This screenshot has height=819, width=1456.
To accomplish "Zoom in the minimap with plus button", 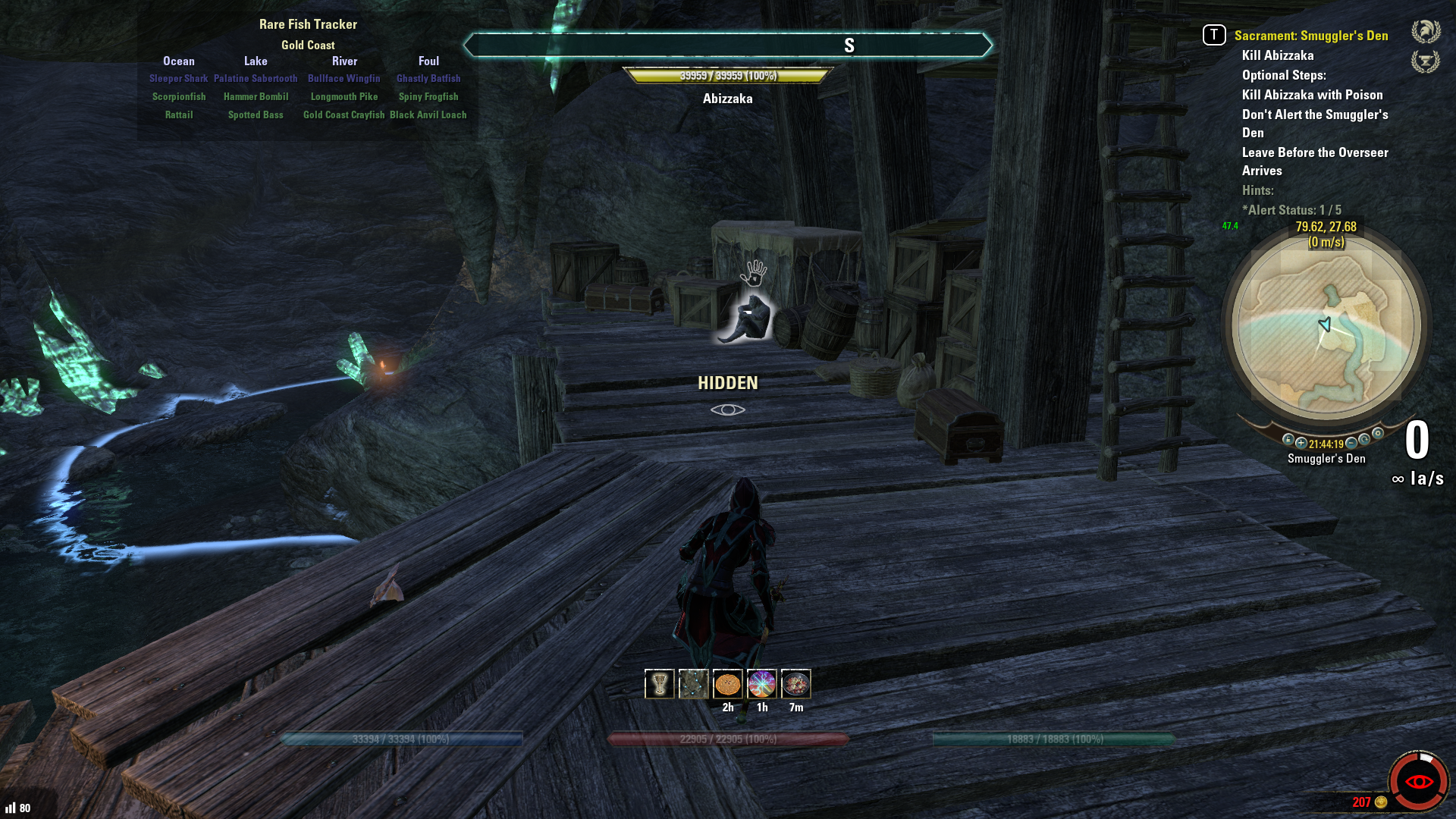I will pyautogui.click(x=1301, y=443).
